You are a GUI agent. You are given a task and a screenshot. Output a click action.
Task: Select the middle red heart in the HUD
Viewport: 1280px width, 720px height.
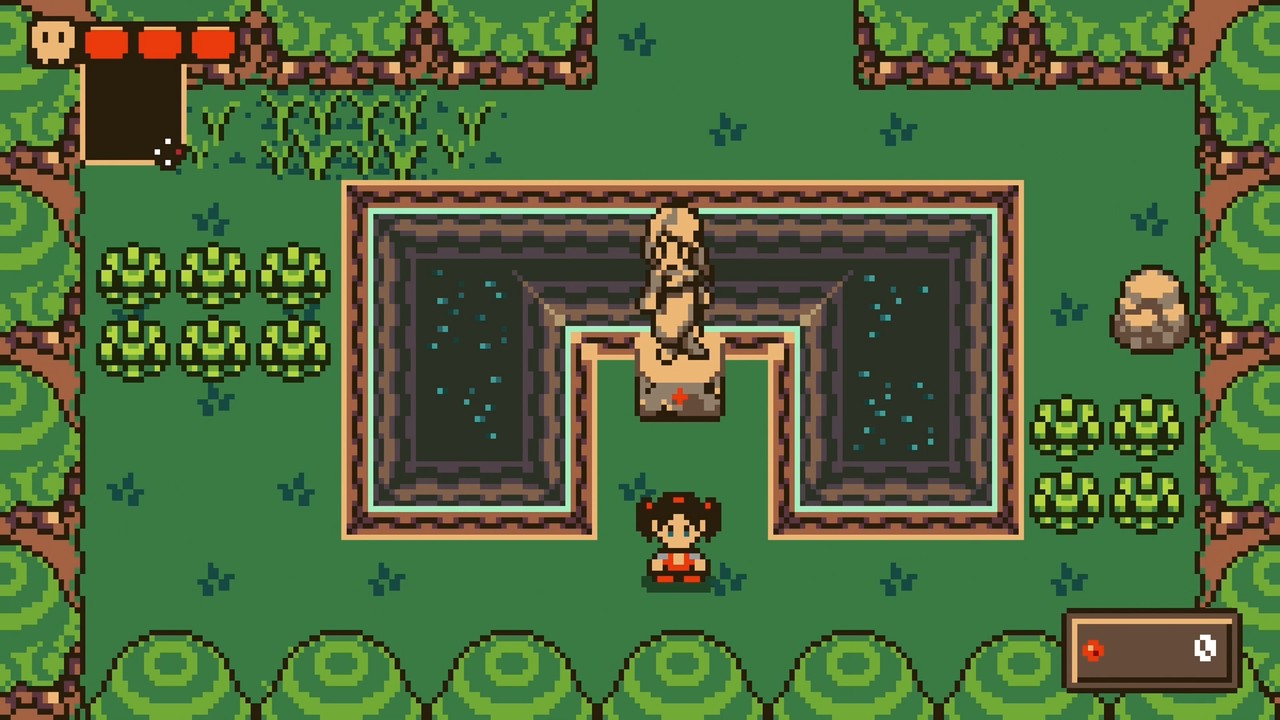tap(158, 44)
